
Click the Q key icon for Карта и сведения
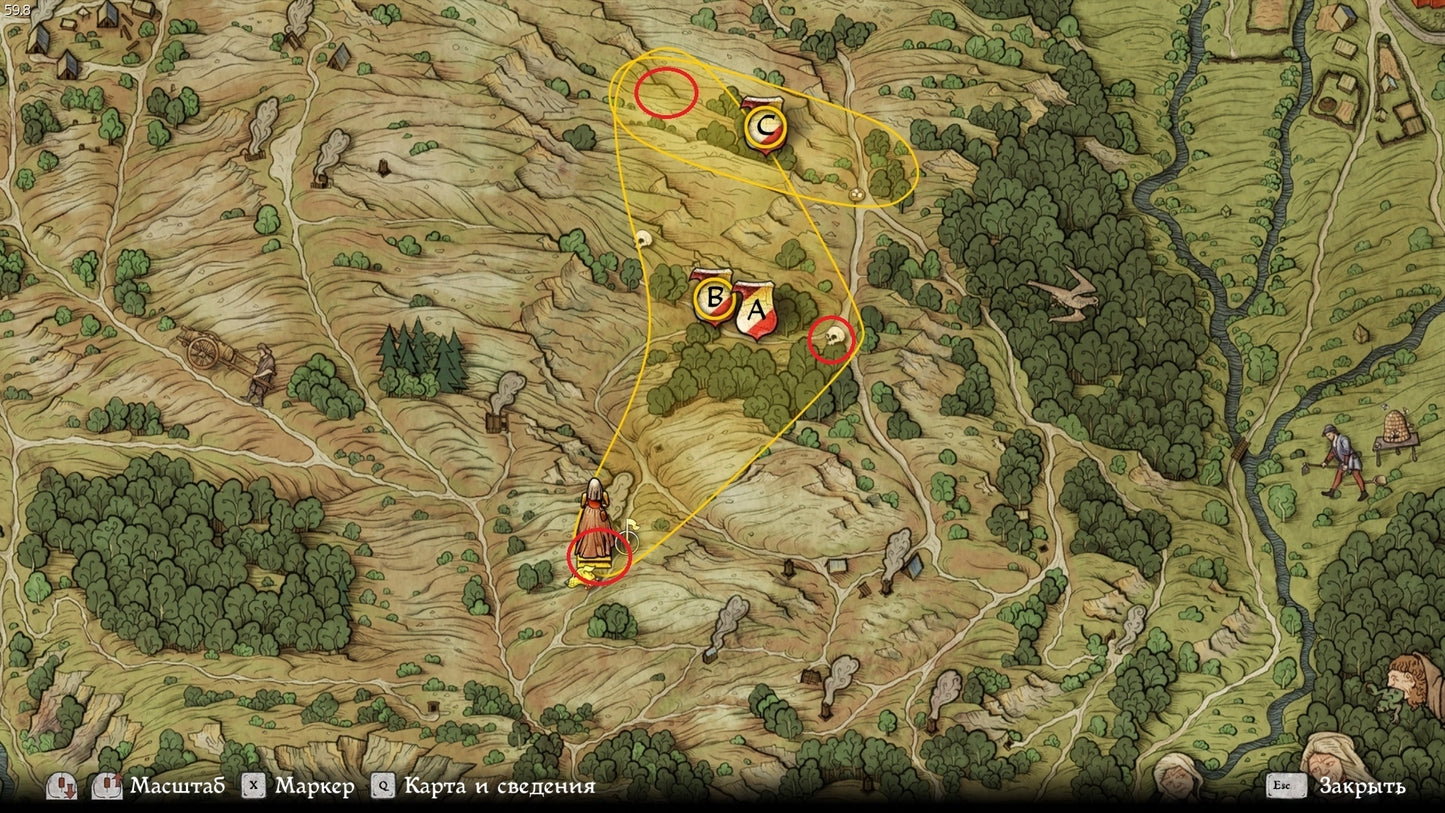(x=381, y=785)
